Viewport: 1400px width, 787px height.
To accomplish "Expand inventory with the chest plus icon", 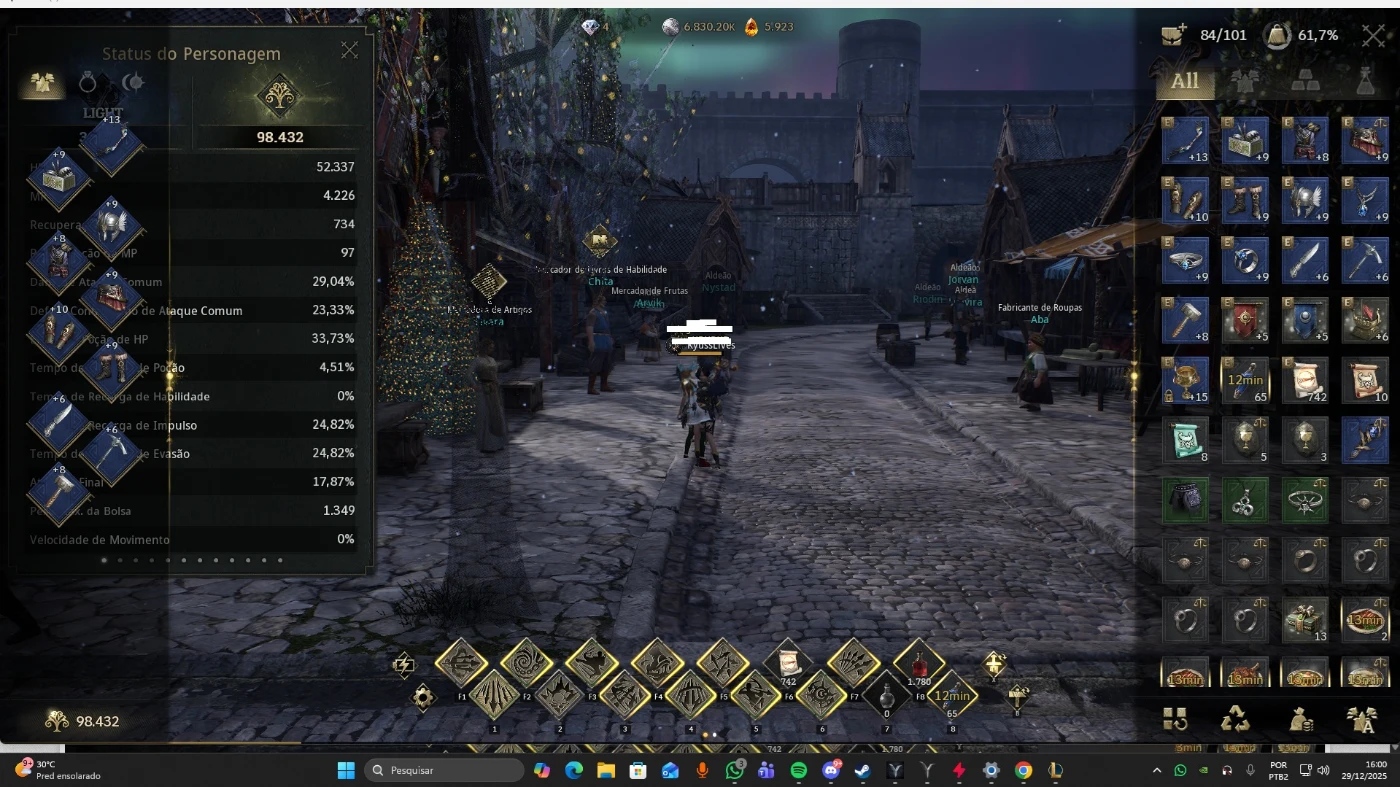I will (x=1174, y=35).
